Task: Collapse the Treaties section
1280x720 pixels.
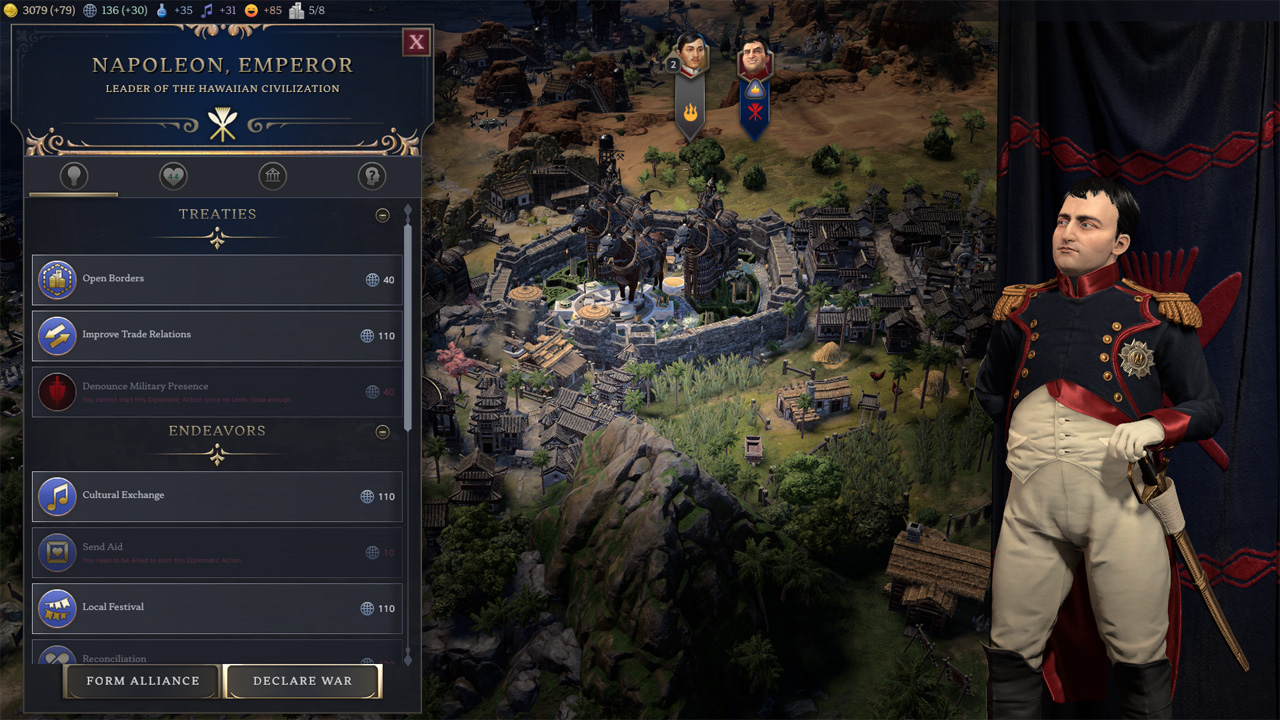Action: [382, 215]
